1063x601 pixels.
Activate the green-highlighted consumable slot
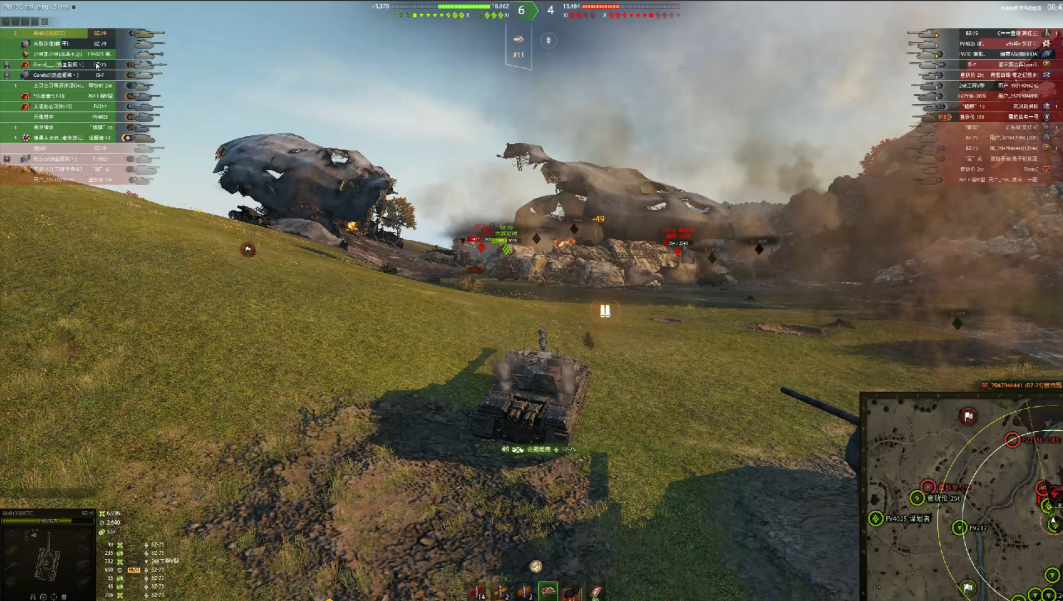548,591
